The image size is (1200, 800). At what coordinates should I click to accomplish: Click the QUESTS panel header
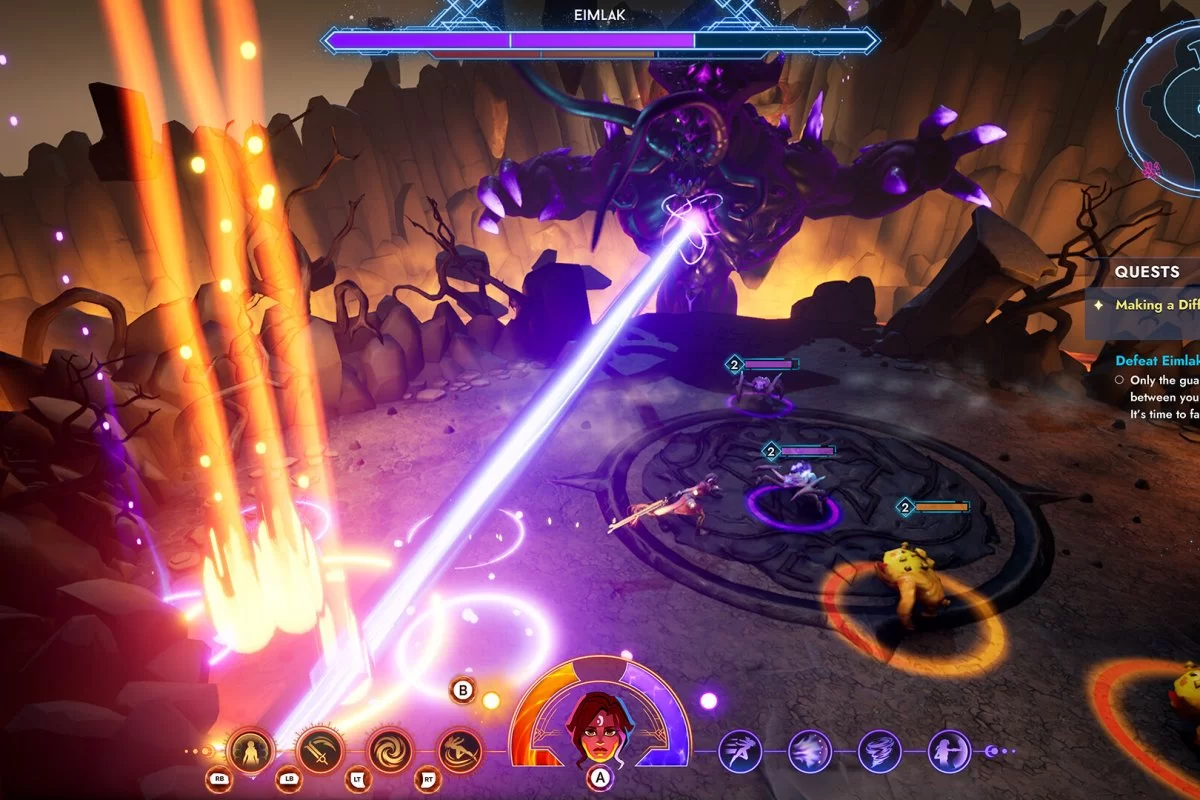[1148, 271]
